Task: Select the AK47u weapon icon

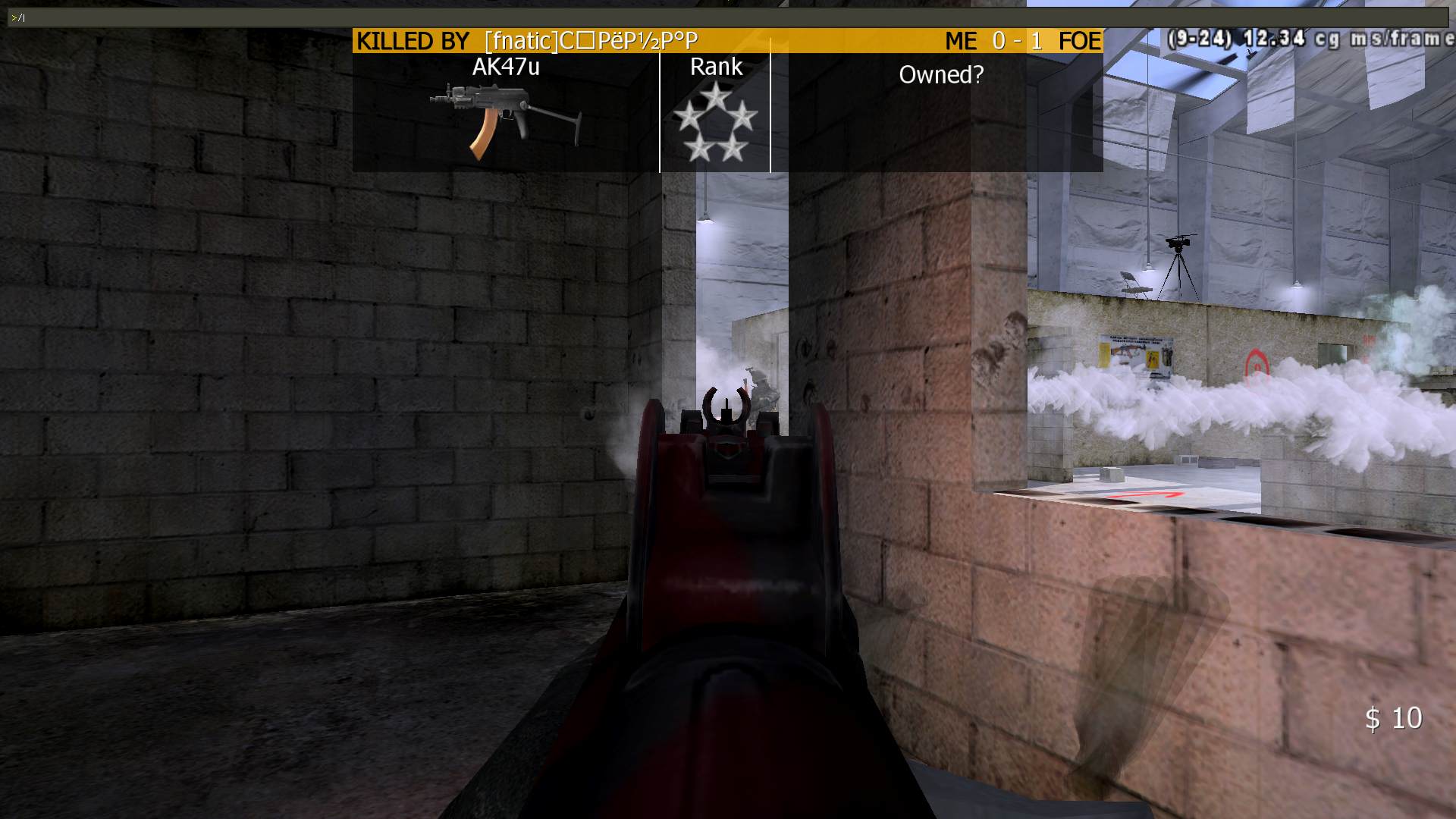Action: point(500,114)
